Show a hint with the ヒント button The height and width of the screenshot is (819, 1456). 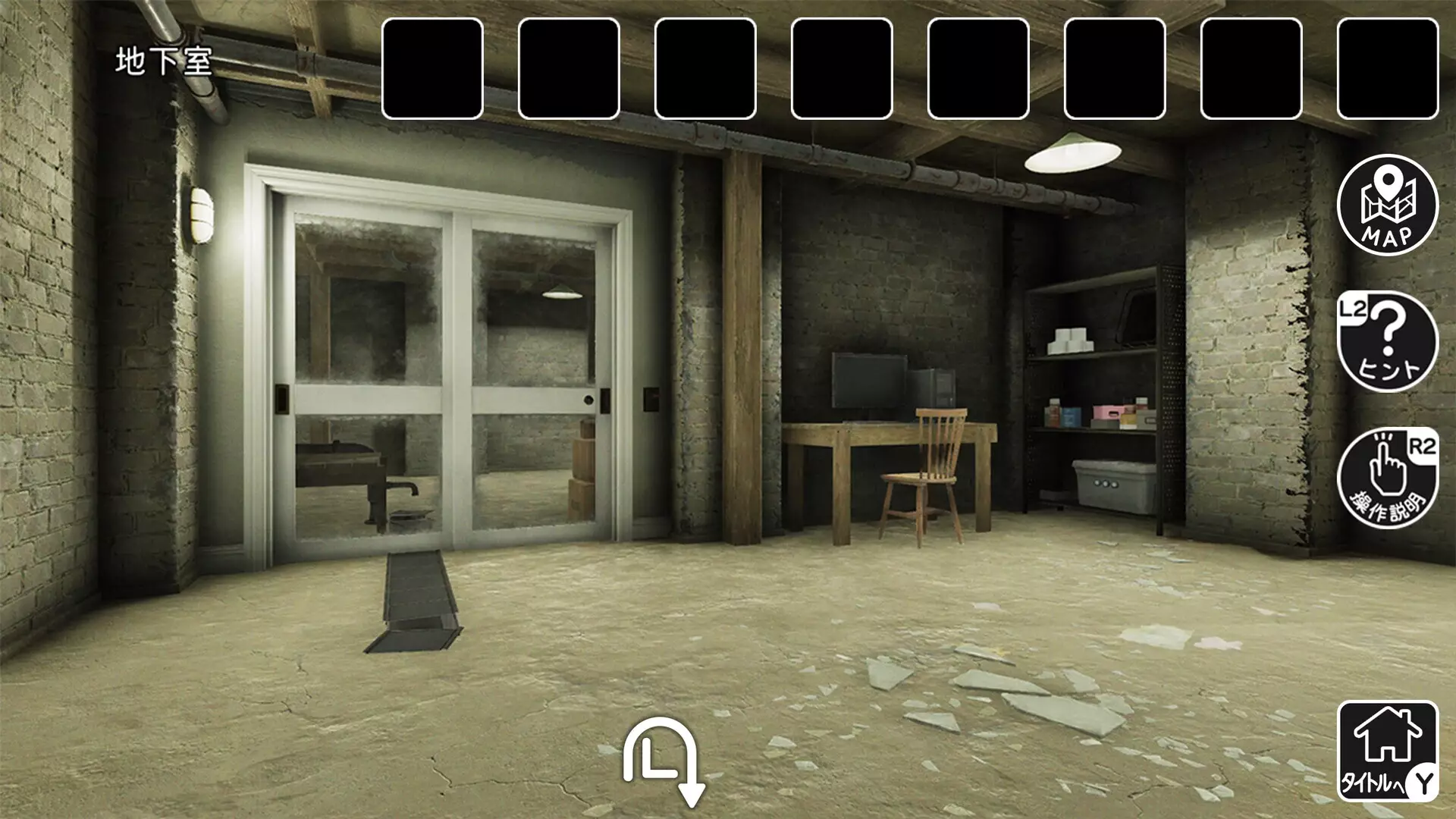[x=1387, y=341]
